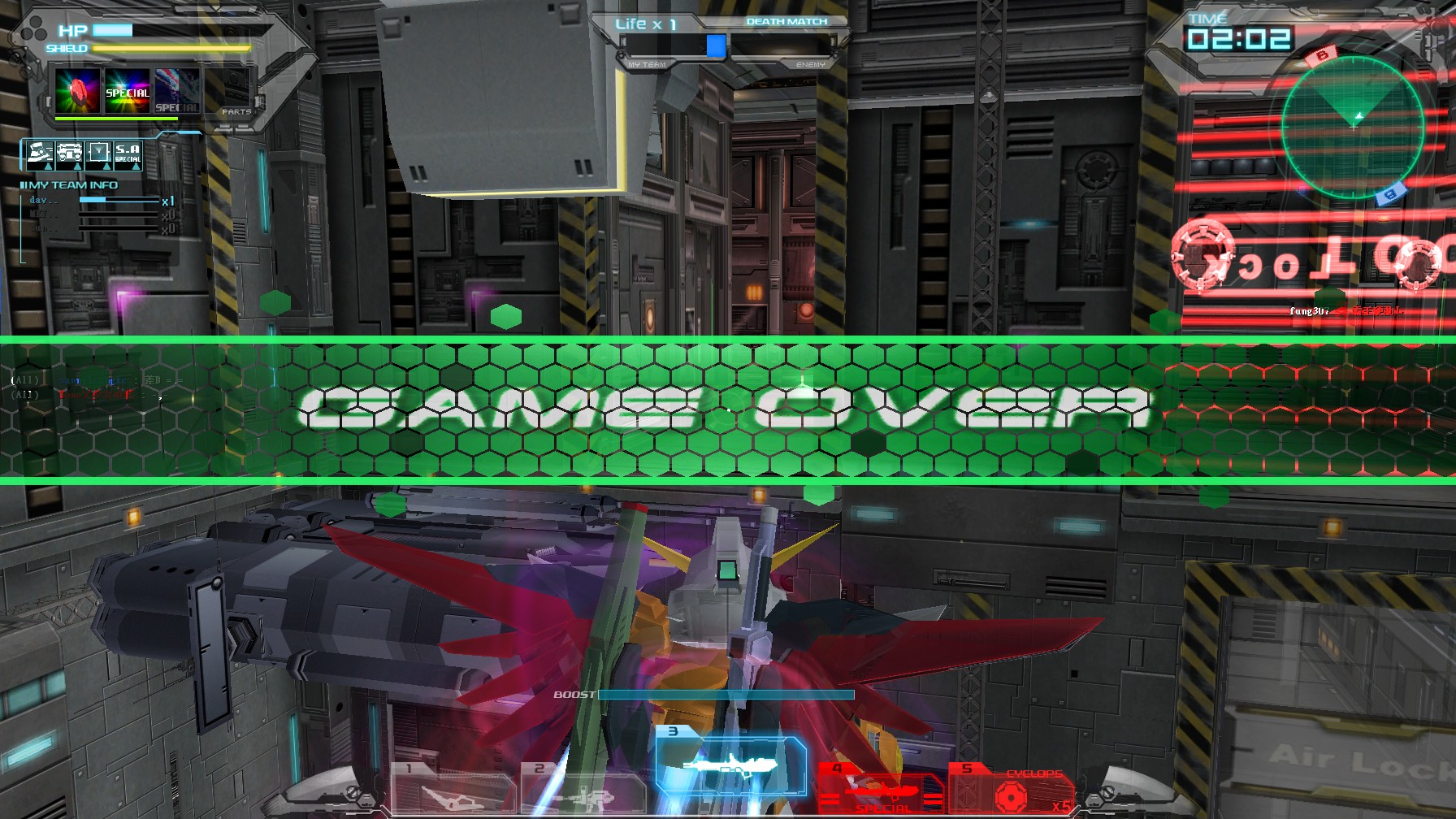Click the green radar minimap

(x=1354, y=128)
